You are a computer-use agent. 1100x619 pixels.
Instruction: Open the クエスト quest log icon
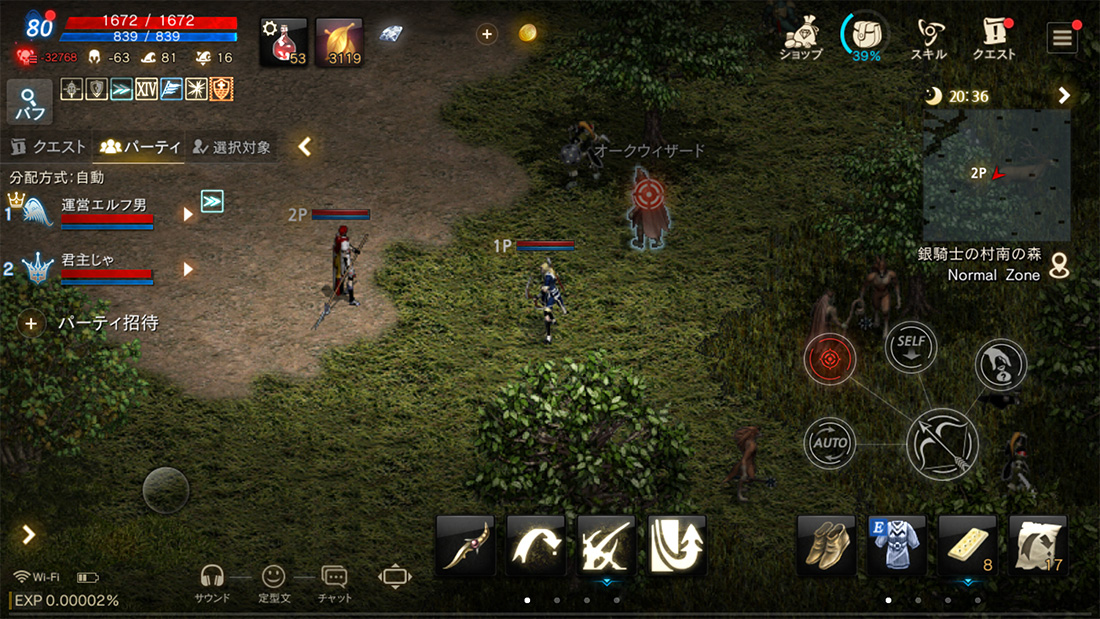(994, 38)
